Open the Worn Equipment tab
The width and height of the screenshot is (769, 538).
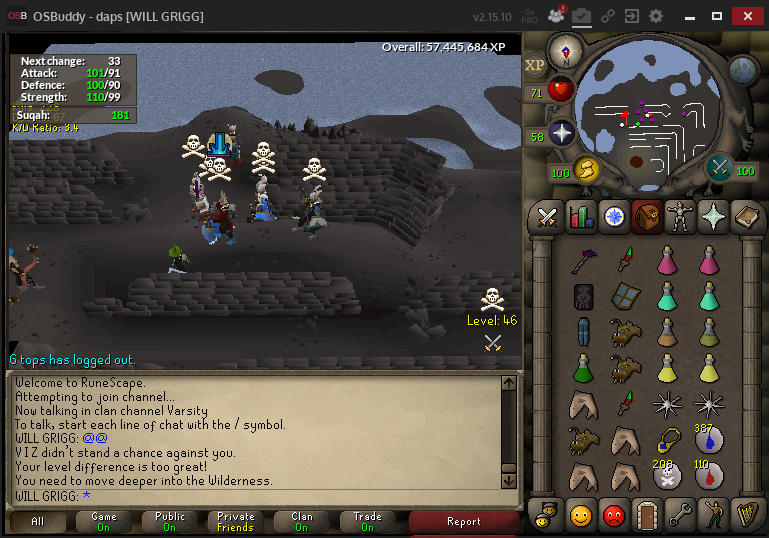(680, 216)
